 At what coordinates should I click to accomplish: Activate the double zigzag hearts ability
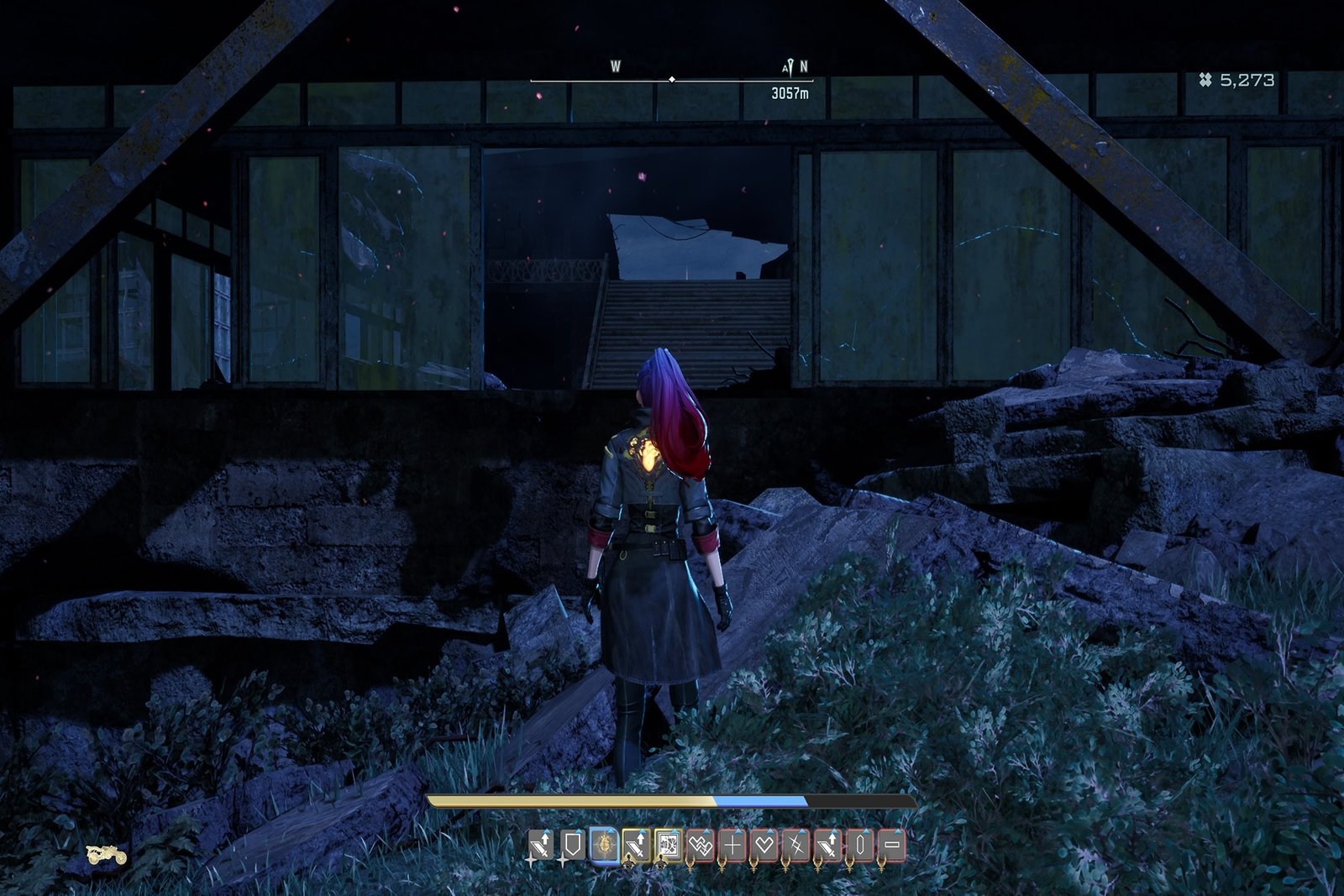pyautogui.click(x=700, y=845)
